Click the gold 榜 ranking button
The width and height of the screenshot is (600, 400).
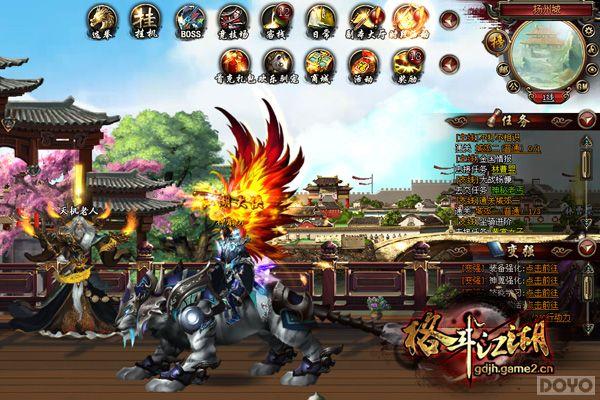[495, 41]
